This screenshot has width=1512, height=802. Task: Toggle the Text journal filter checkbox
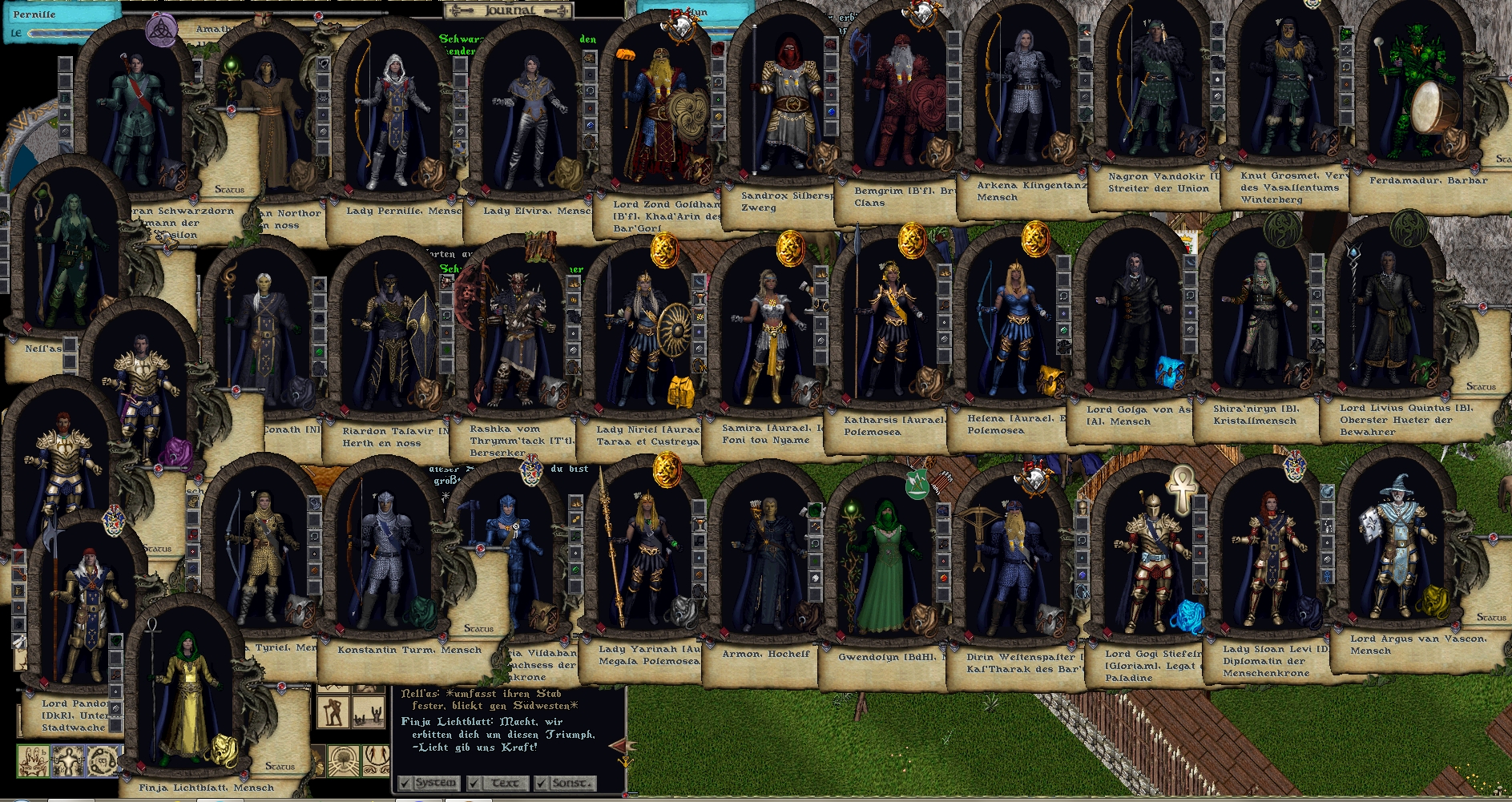coord(474,783)
